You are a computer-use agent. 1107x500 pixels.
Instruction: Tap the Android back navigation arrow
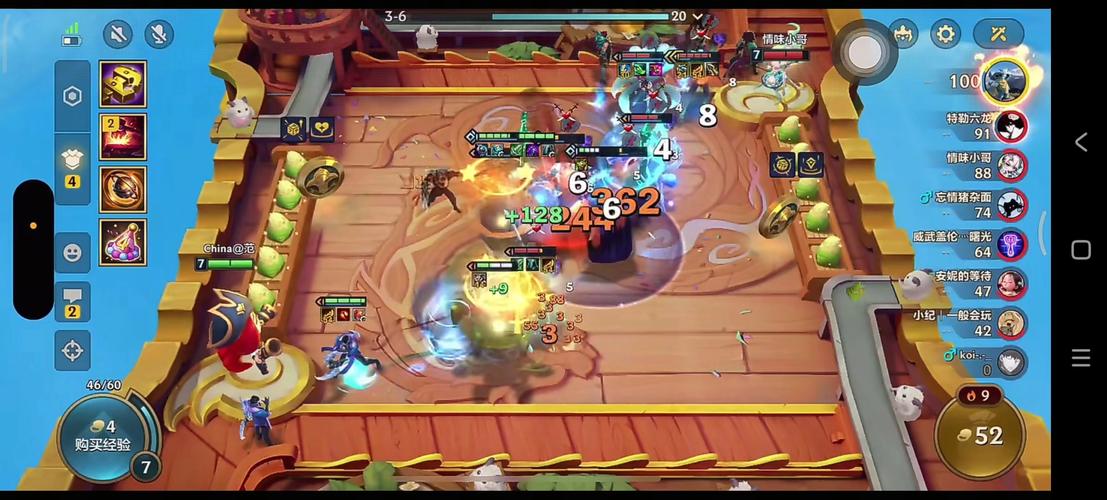coord(1081,142)
